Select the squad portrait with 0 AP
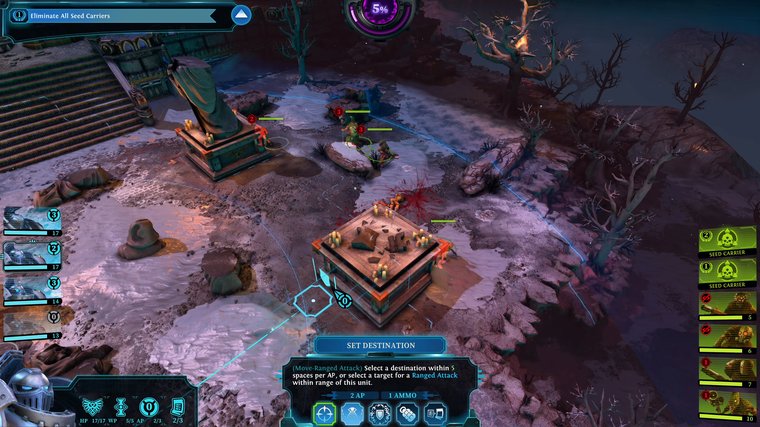 pos(30,324)
